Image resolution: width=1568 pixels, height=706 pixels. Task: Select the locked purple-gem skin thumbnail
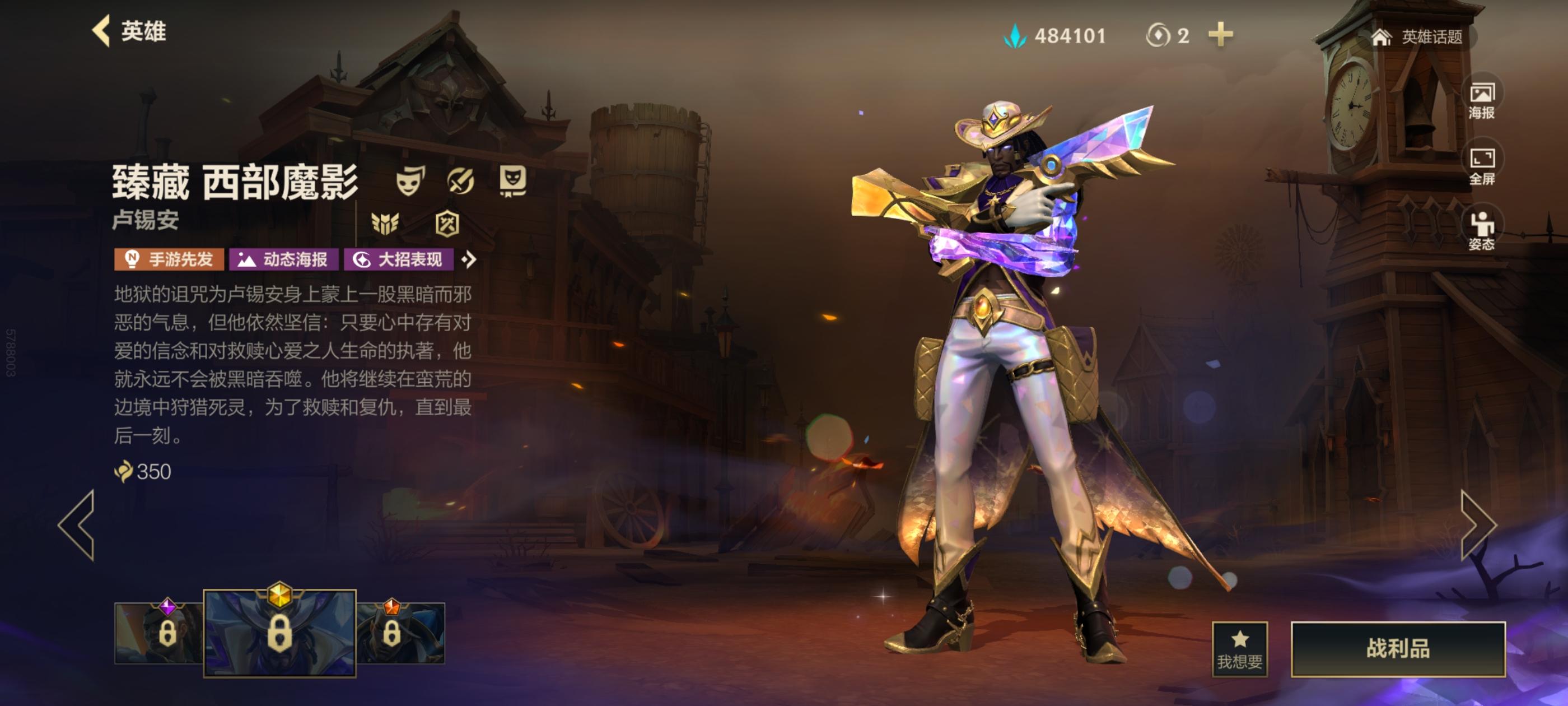pos(159,633)
